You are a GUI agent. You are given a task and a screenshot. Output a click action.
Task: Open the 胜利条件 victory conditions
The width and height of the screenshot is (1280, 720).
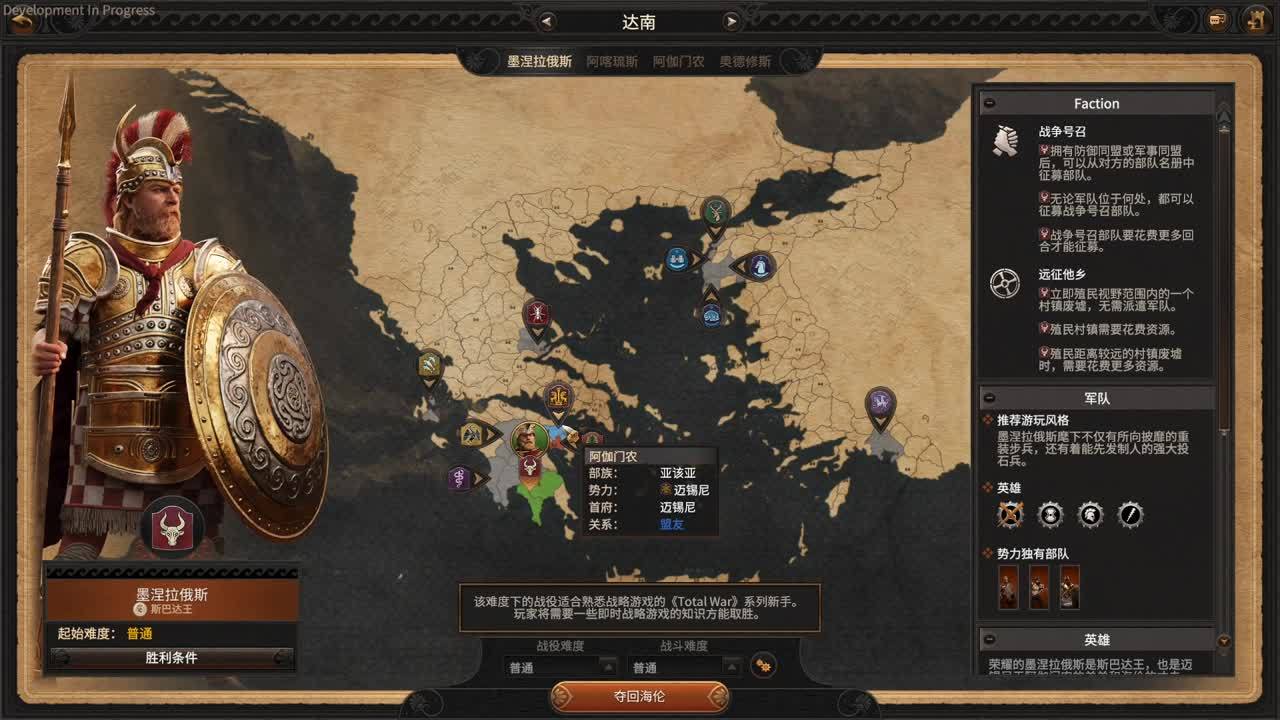[171, 658]
